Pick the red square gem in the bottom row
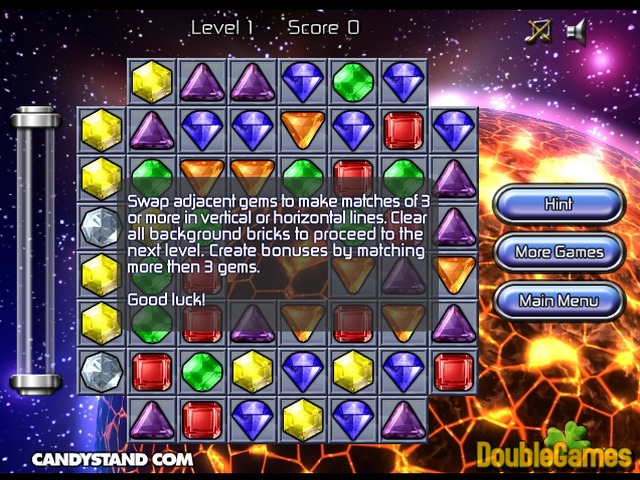 (202, 419)
